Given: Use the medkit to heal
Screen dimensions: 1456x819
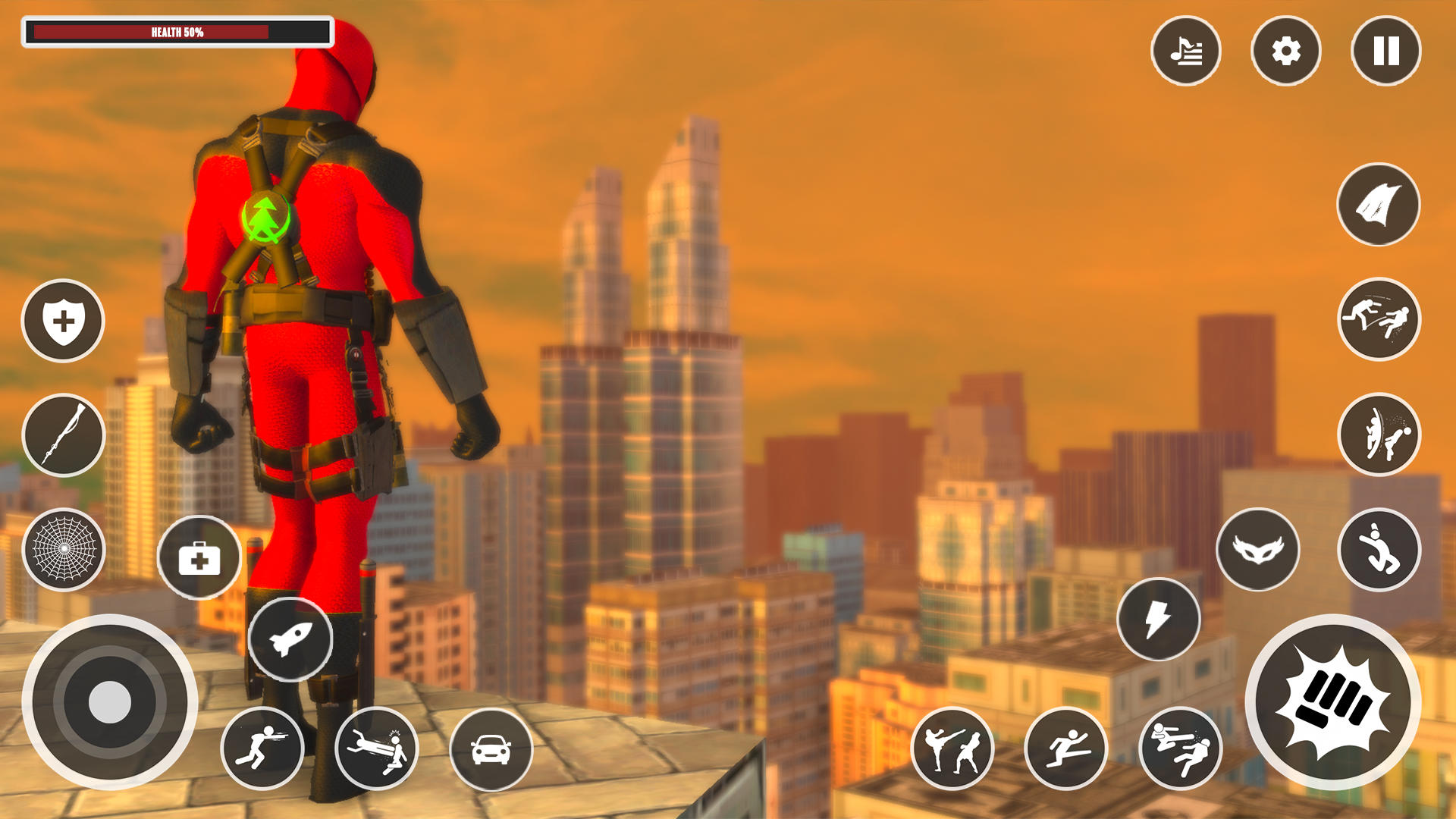Looking at the screenshot, I should click(x=199, y=559).
